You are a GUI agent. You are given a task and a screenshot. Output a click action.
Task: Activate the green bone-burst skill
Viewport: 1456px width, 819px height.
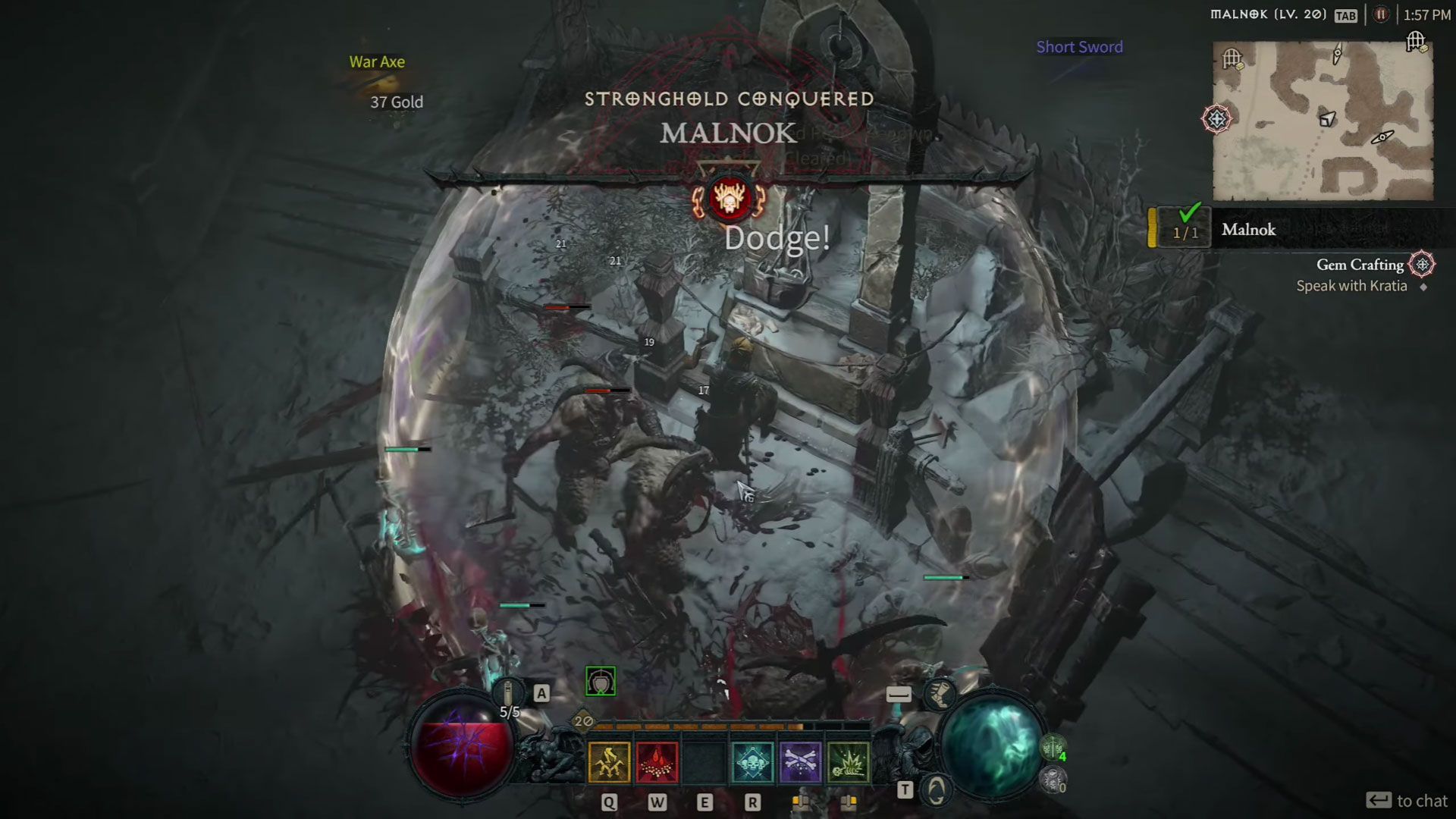pos(848,763)
